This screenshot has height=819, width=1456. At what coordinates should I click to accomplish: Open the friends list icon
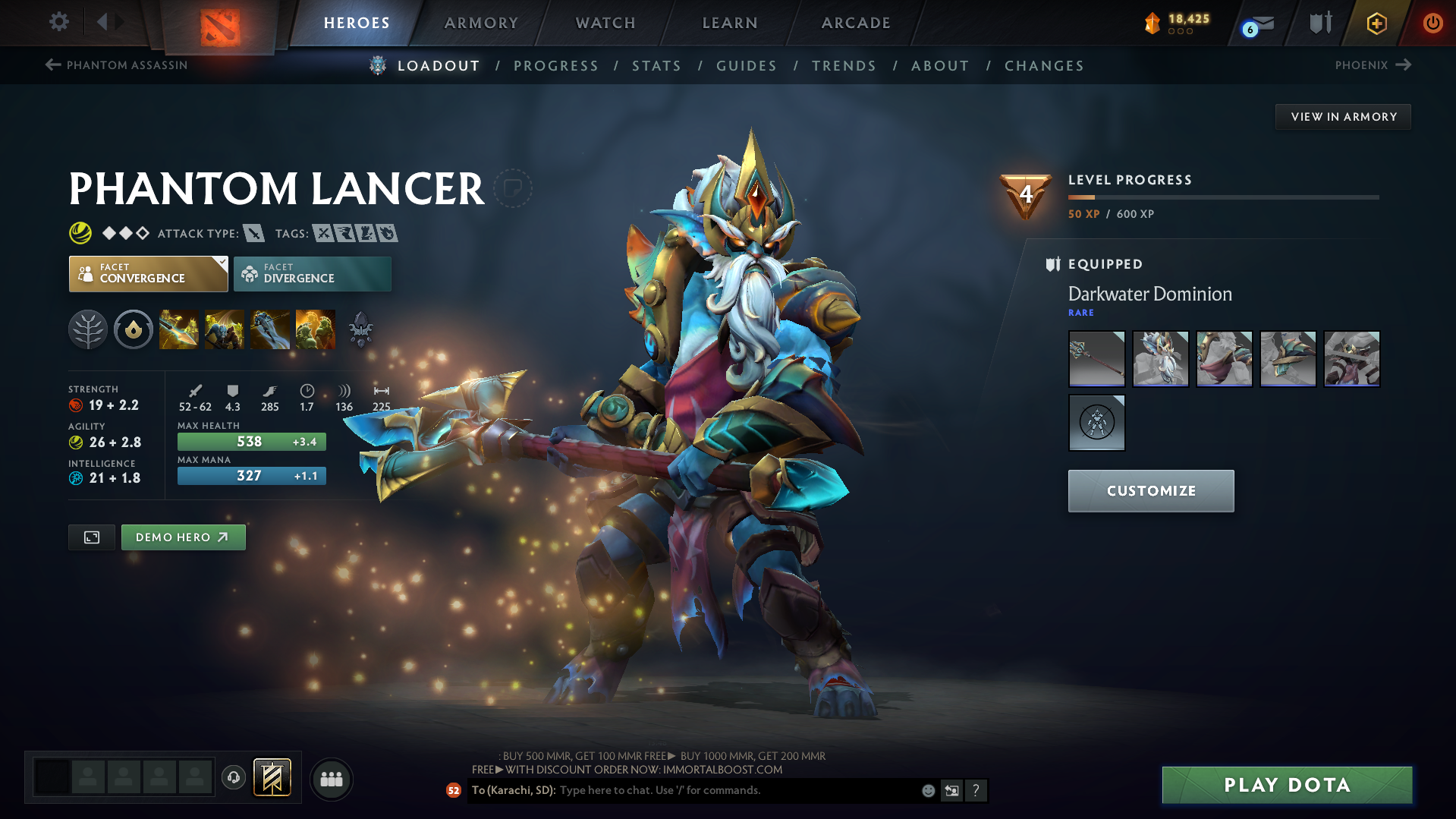coord(331,779)
